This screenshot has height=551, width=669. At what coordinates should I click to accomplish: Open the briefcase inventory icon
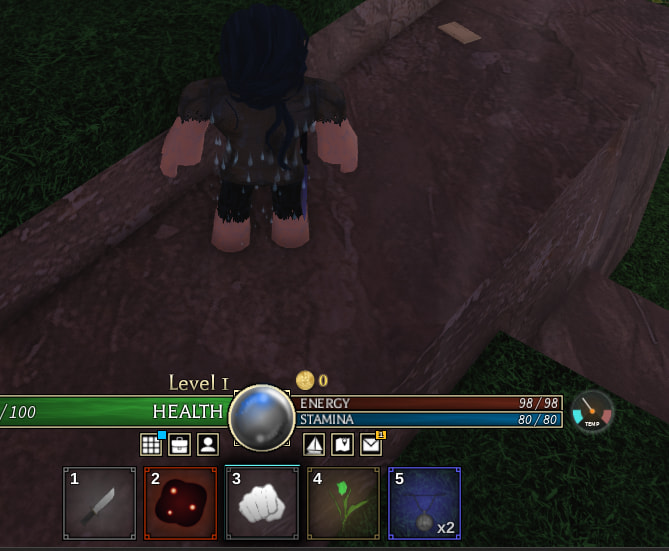tap(179, 444)
